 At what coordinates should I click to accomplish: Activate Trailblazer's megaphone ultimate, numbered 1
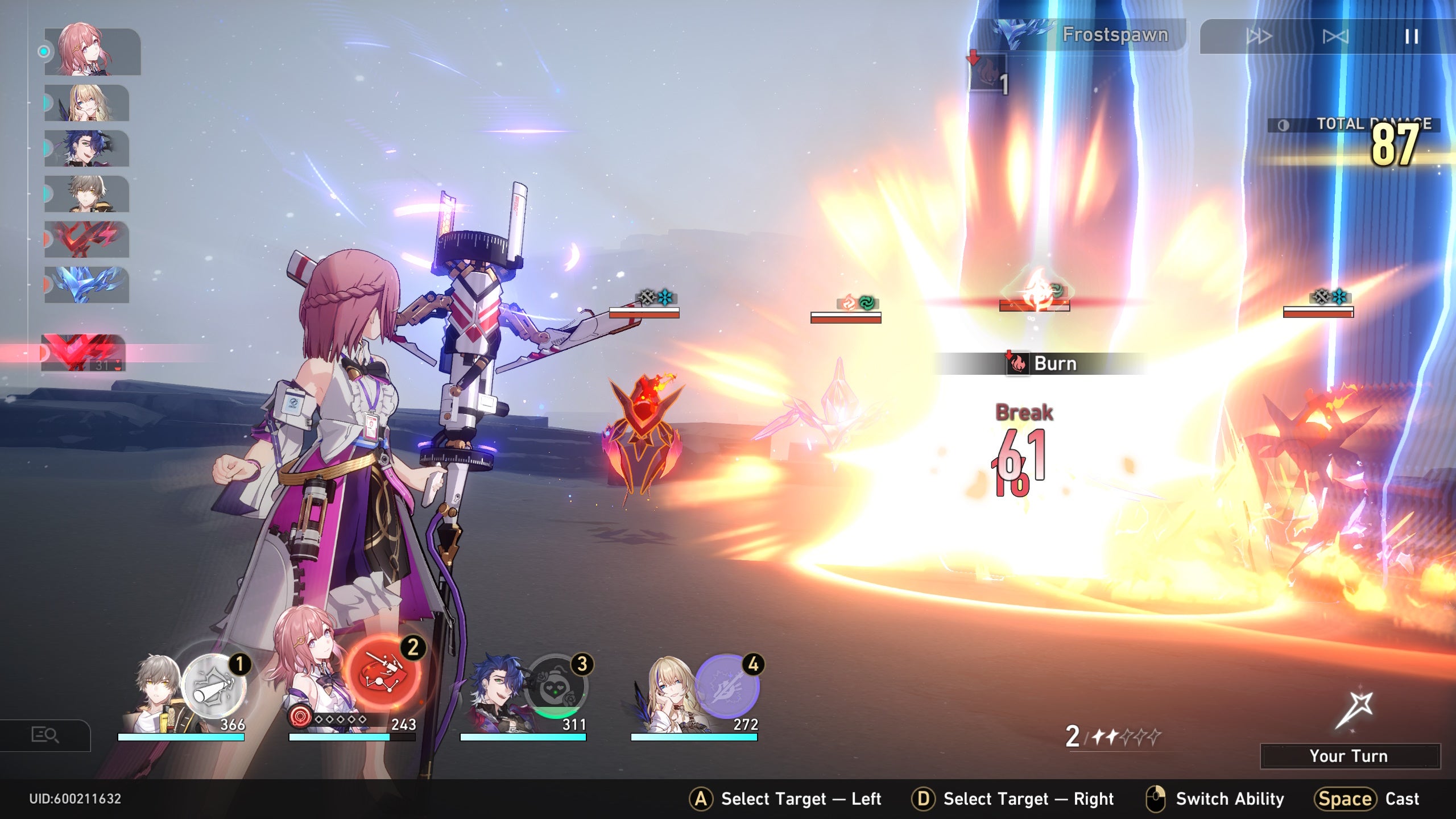point(214,686)
